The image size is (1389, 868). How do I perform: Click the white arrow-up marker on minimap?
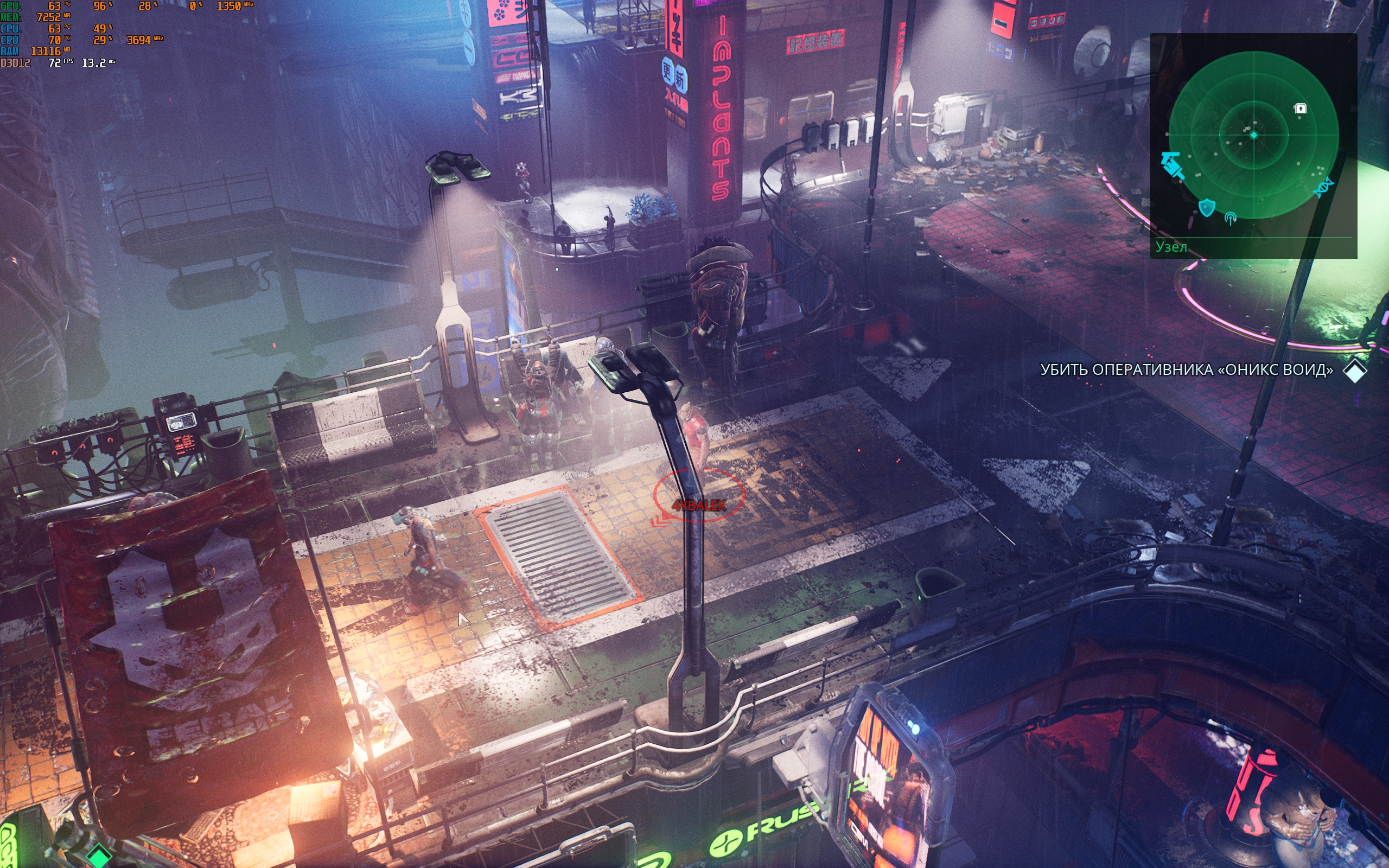(x=1301, y=108)
